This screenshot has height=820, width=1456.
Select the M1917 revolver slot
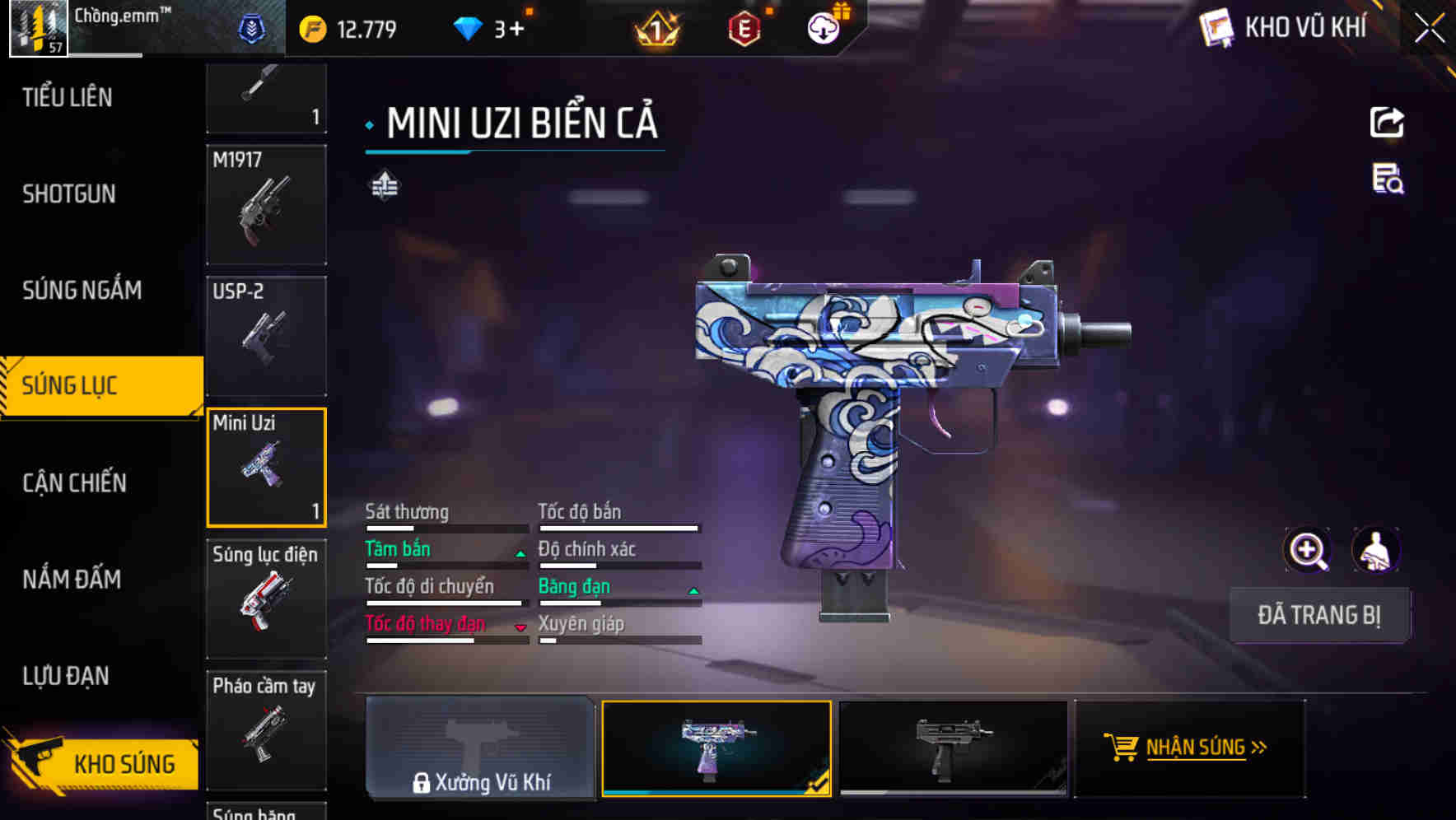tap(266, 204)
